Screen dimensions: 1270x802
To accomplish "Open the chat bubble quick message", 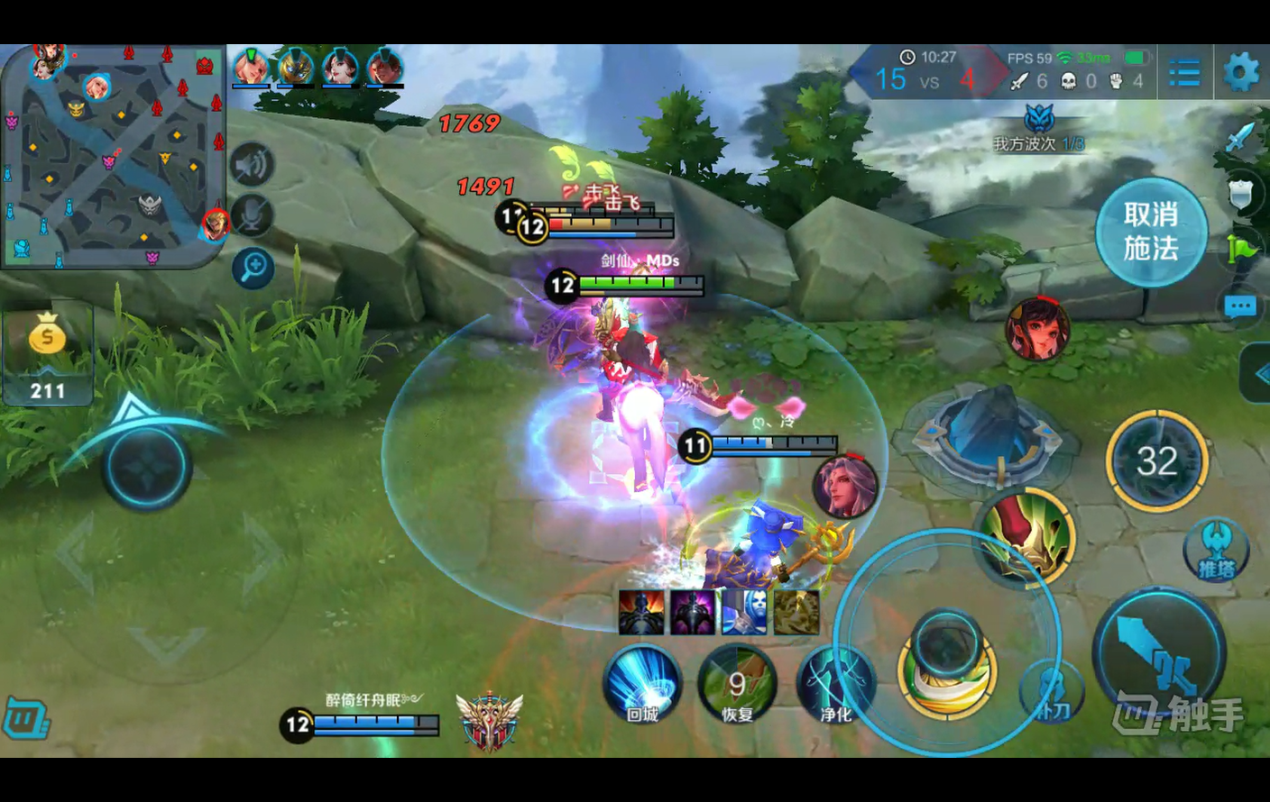I will tap(1240, 307).
